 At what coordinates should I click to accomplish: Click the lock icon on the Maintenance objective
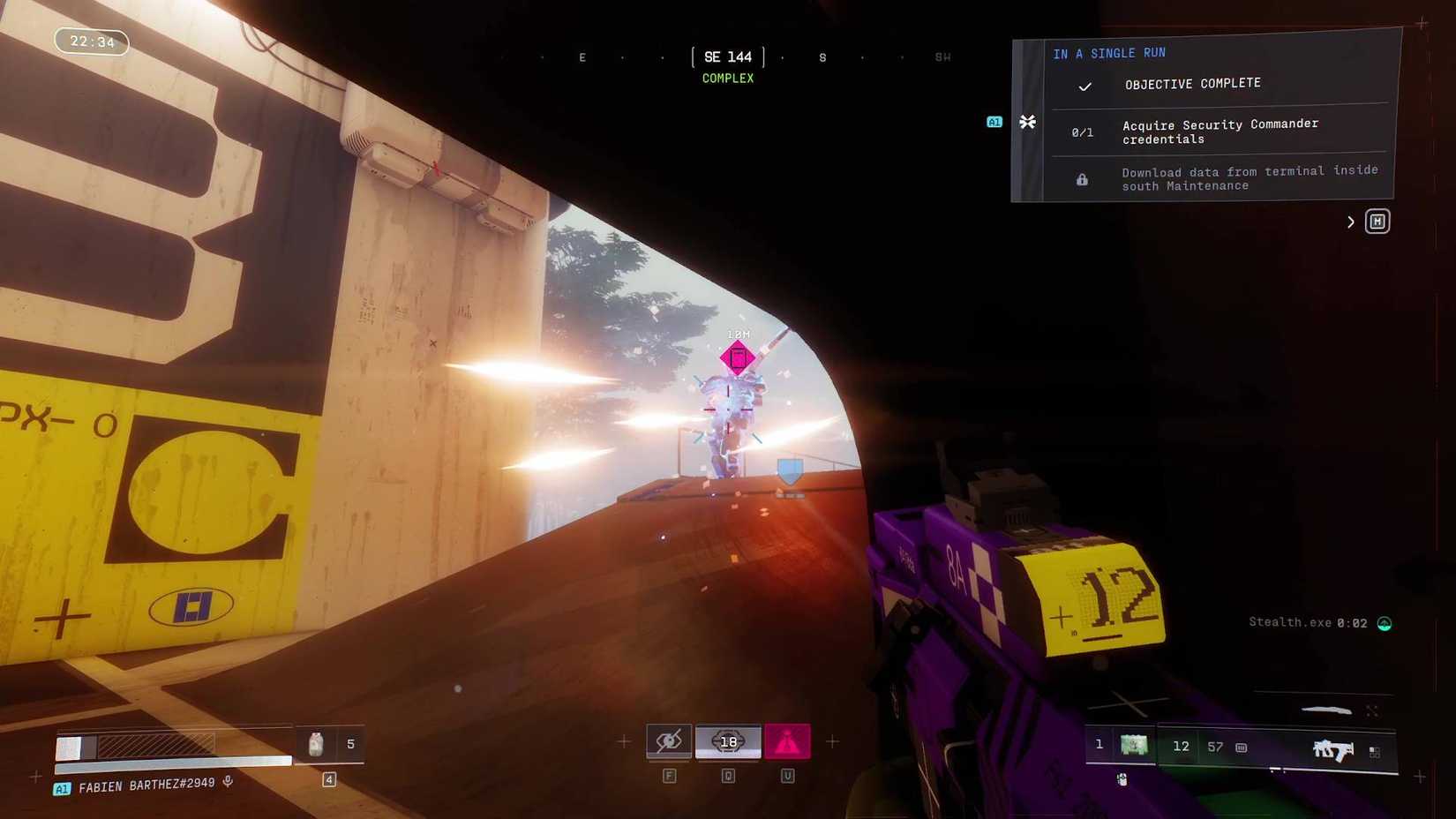(x=1082, y=178)
